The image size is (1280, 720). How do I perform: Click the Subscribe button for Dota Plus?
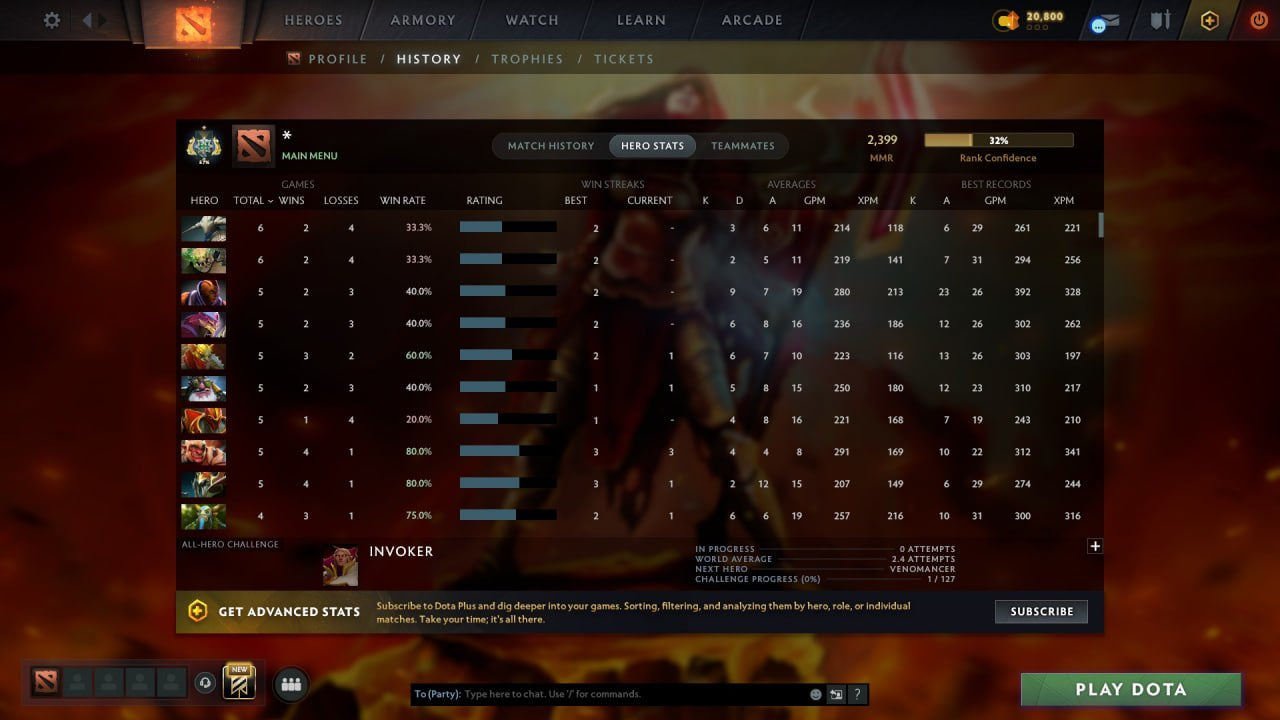(1041, 611)
